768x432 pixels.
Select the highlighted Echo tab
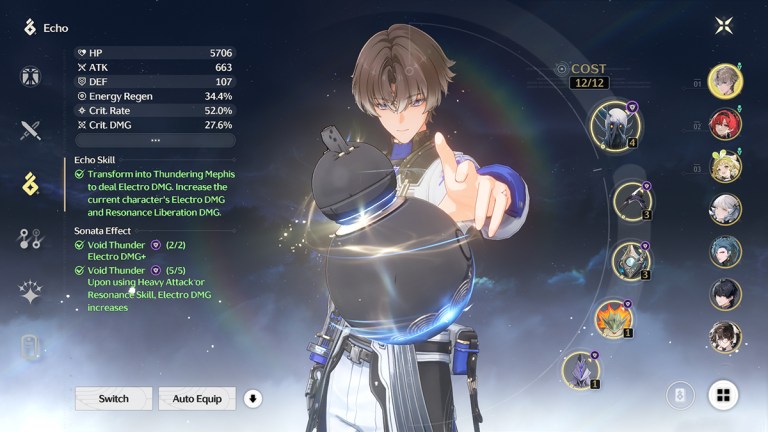tap(30, 183)
